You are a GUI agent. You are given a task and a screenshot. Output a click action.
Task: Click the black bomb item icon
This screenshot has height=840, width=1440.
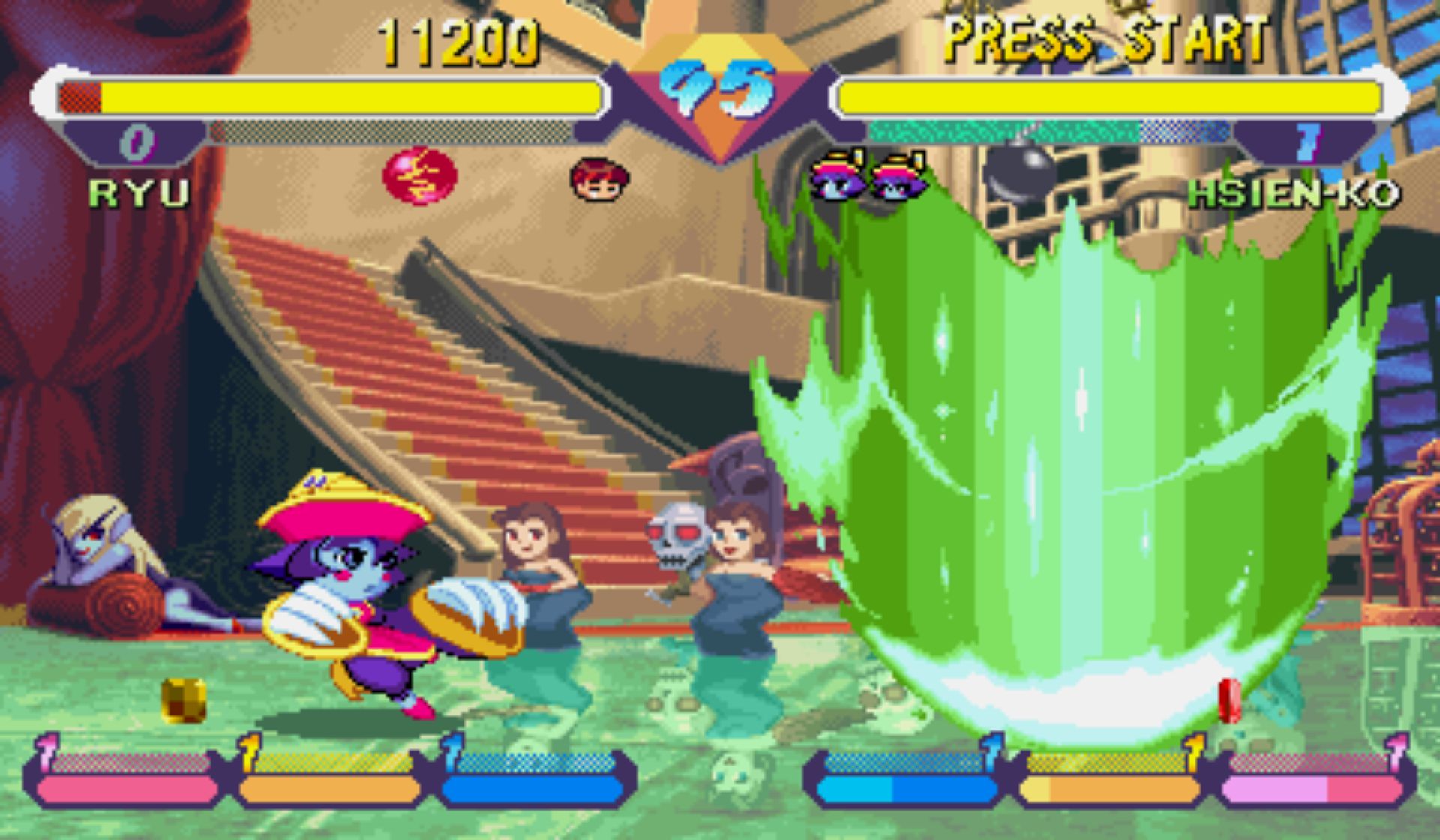pos(1018,172)
